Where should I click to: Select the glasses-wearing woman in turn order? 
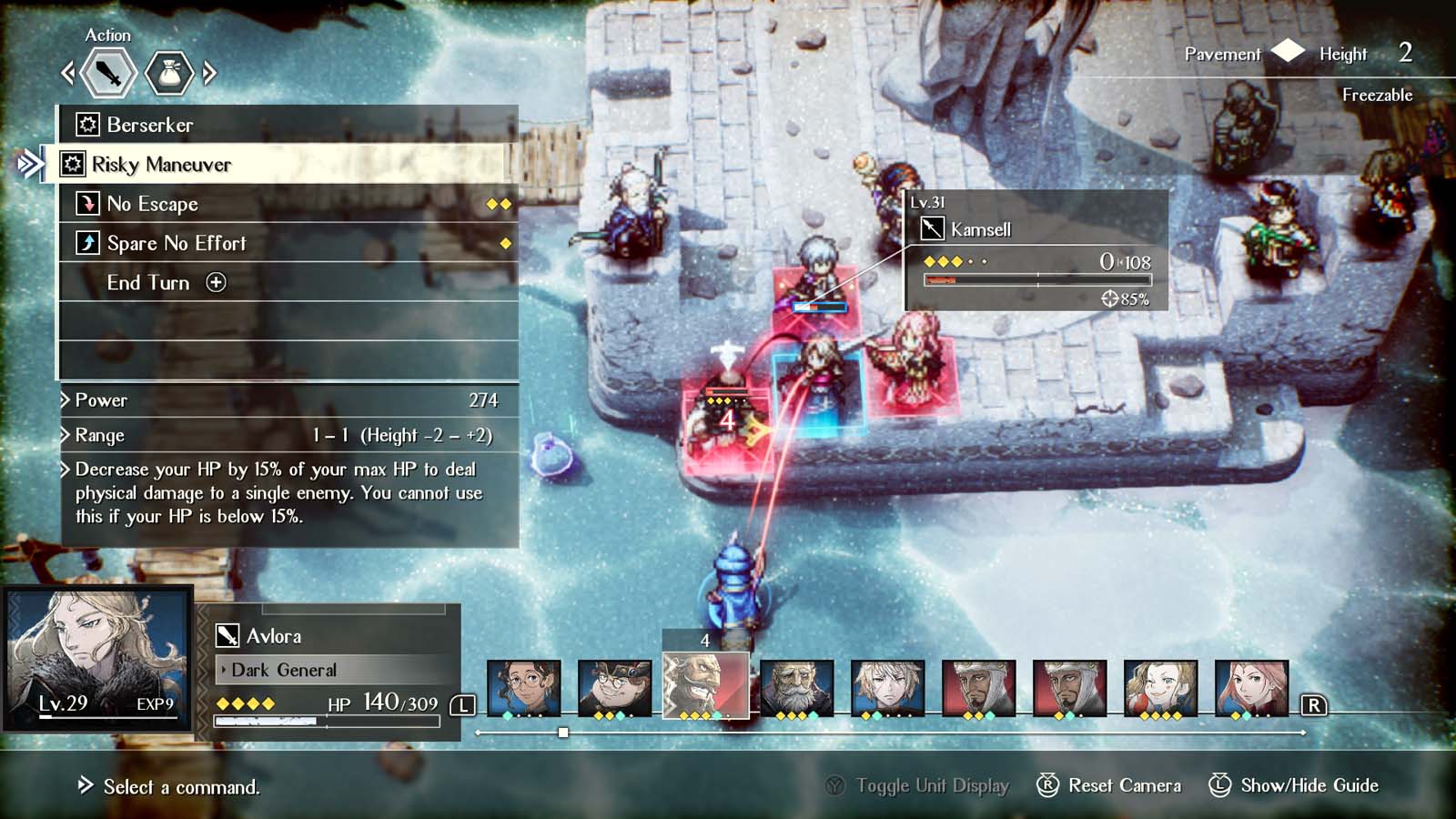pyautogui.click(x=523, y=687)
